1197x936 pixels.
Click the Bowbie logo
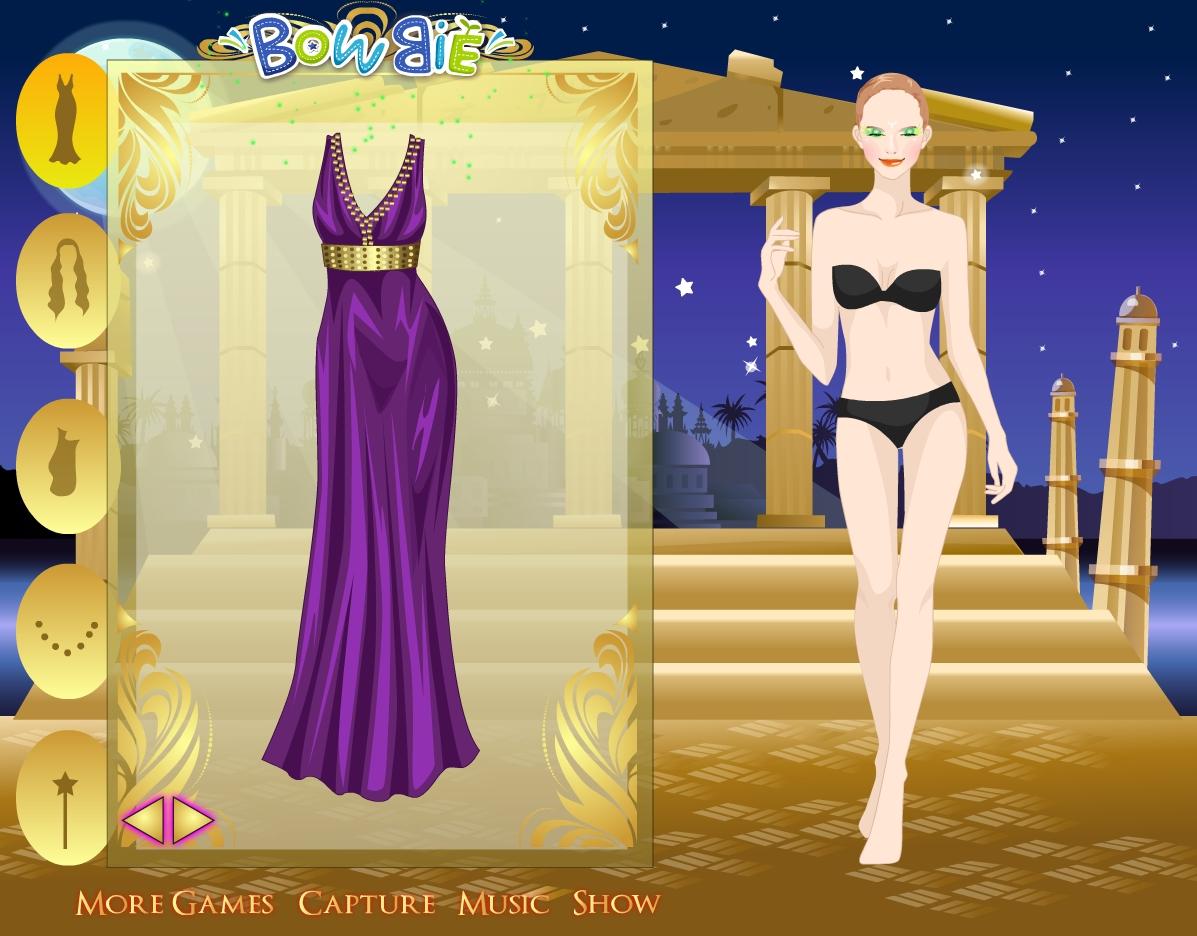pos(366,47)
